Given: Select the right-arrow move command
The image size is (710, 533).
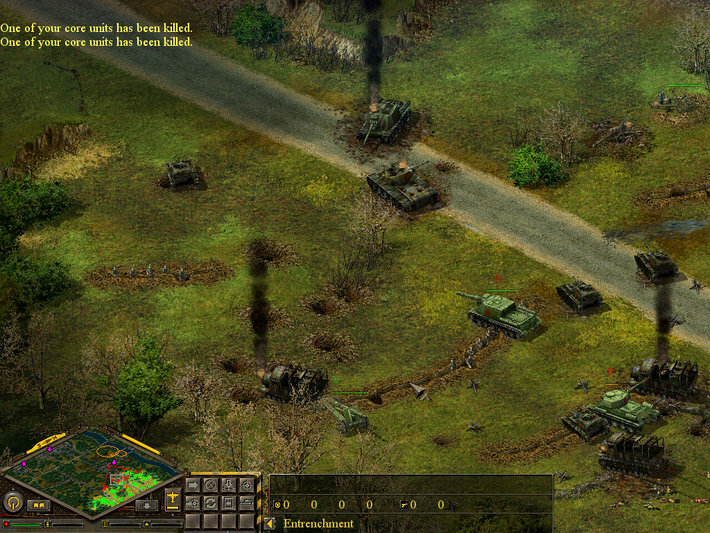Looking at the screenshot, I should click(x=193, y=485).
